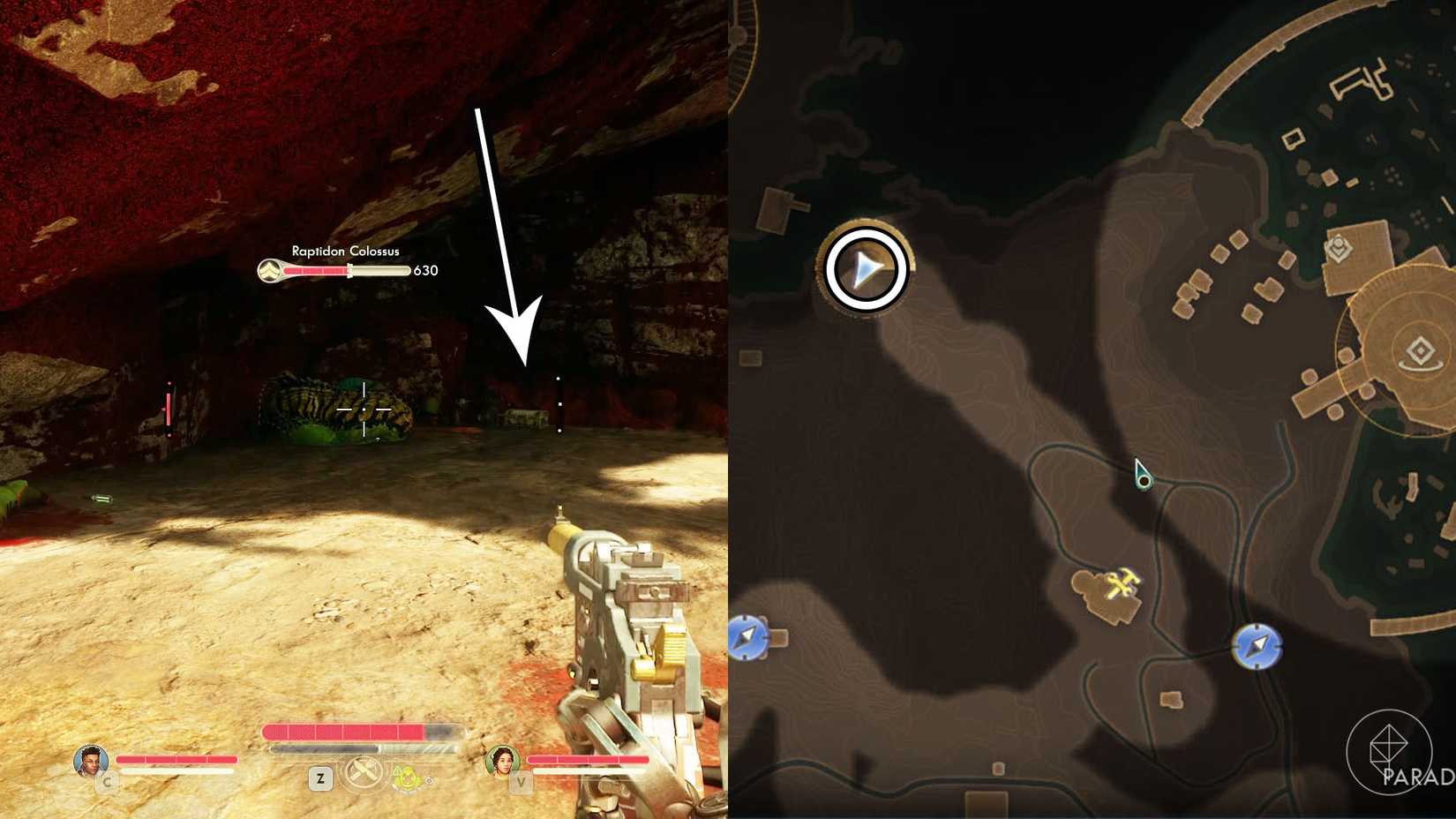
Task: Select the white player position arrow on the map
Action: point(865,268)
